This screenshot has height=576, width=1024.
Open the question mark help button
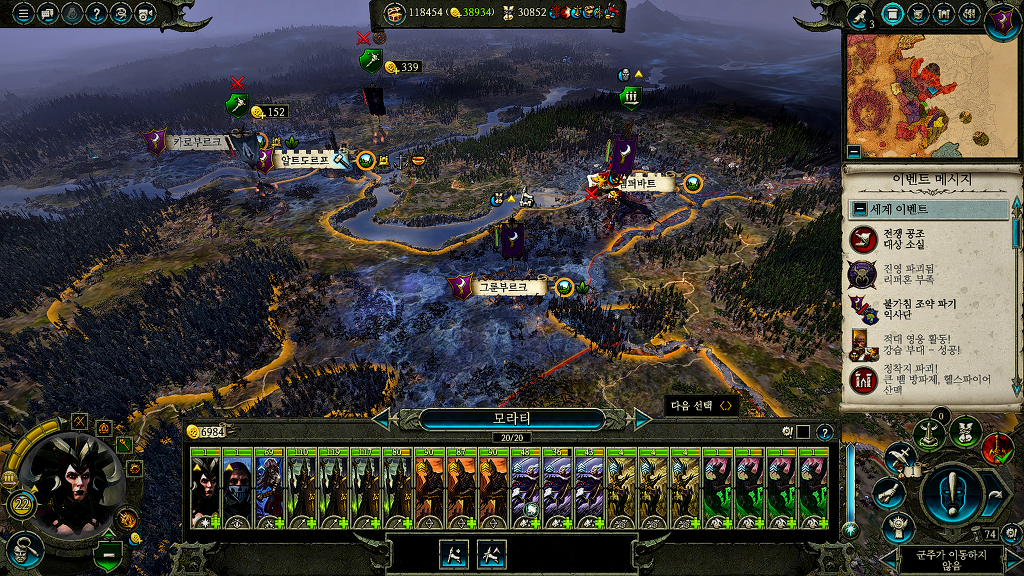96,14
